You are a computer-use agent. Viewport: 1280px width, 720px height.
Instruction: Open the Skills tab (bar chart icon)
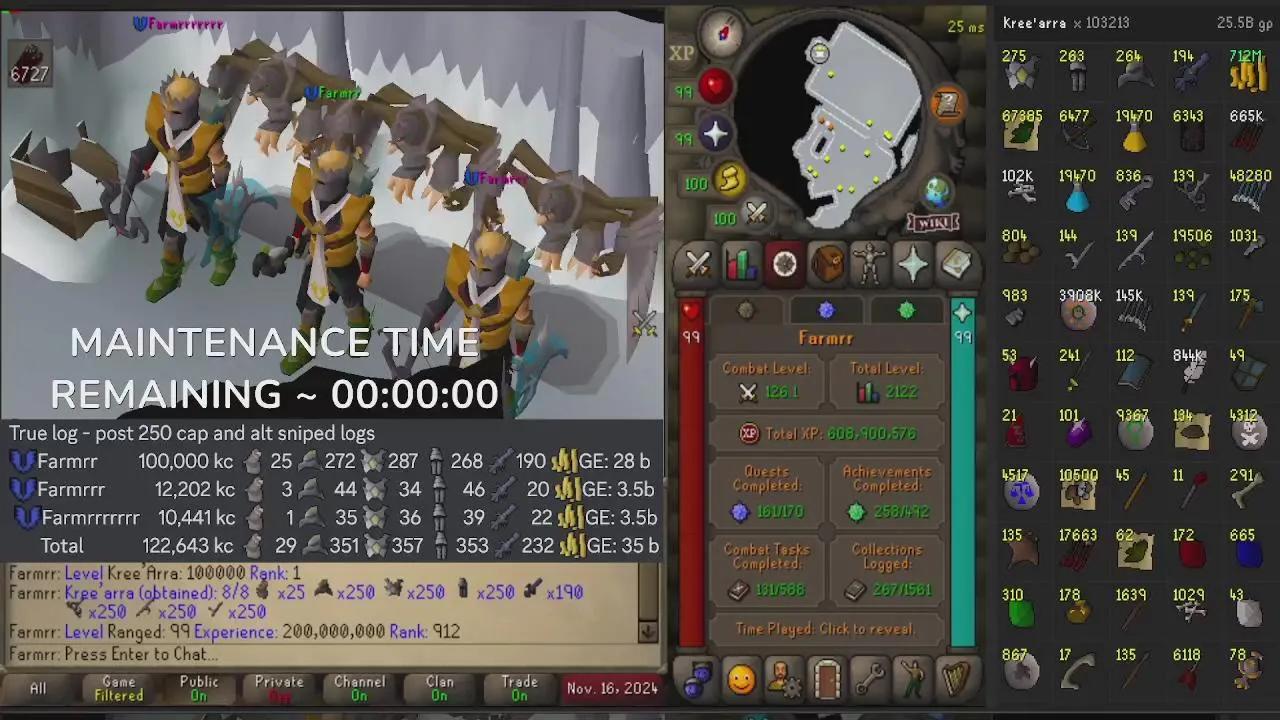(x=740, y=264)
